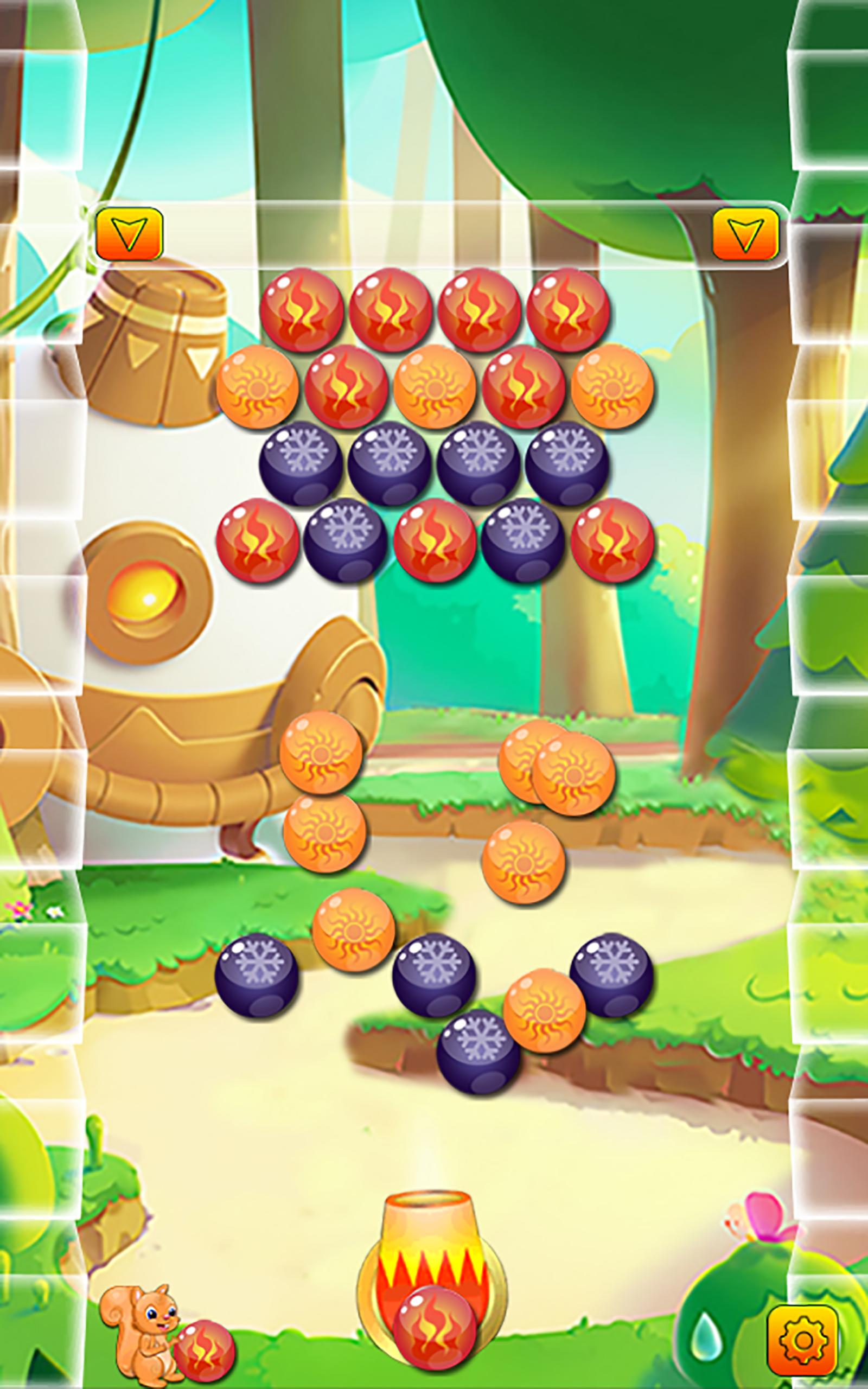Select the top bar strip above the bubbles
Viewport: 868px width, 1389px height.
(x=436, y=235)
